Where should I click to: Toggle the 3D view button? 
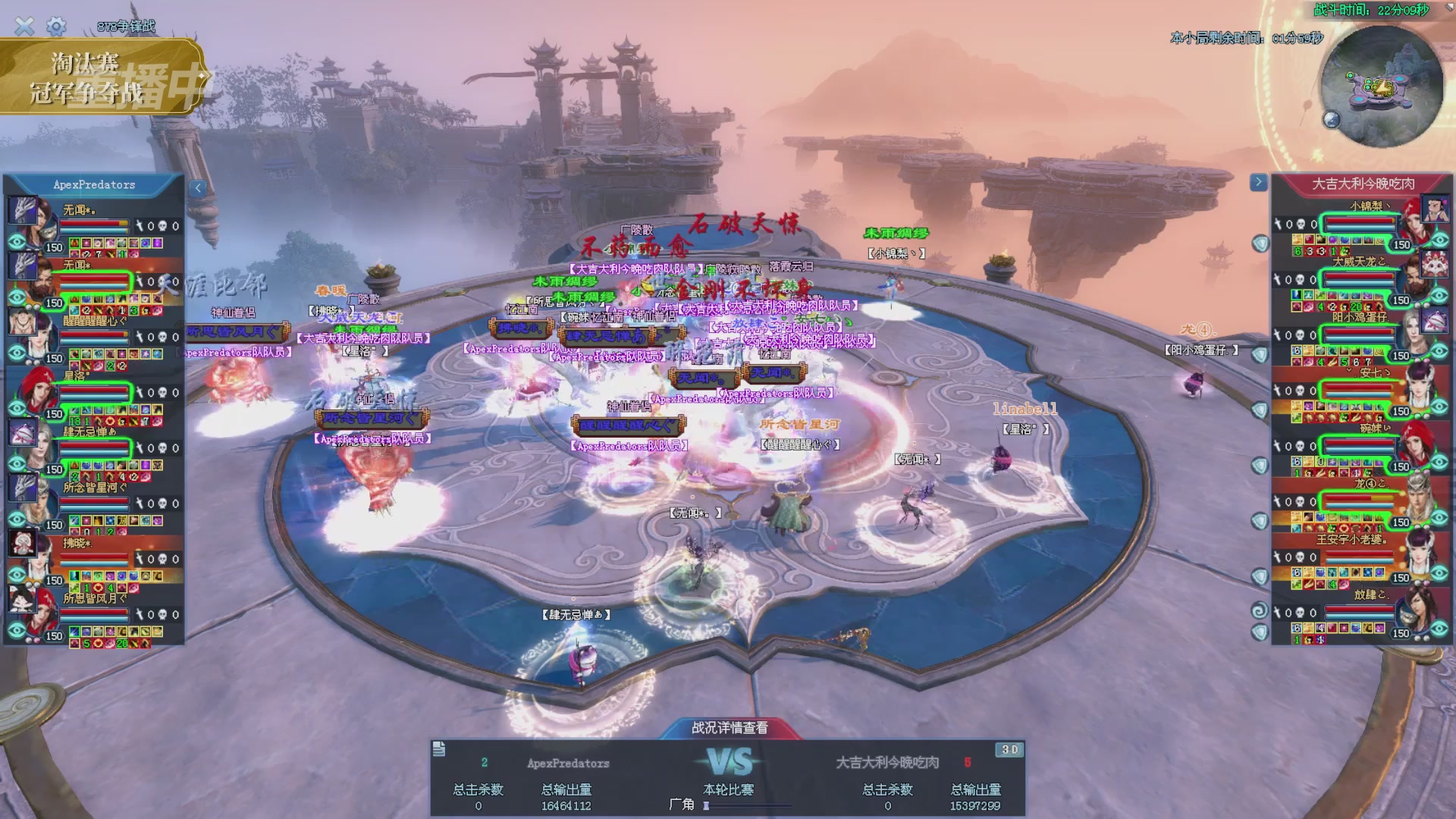(1009, 750)
